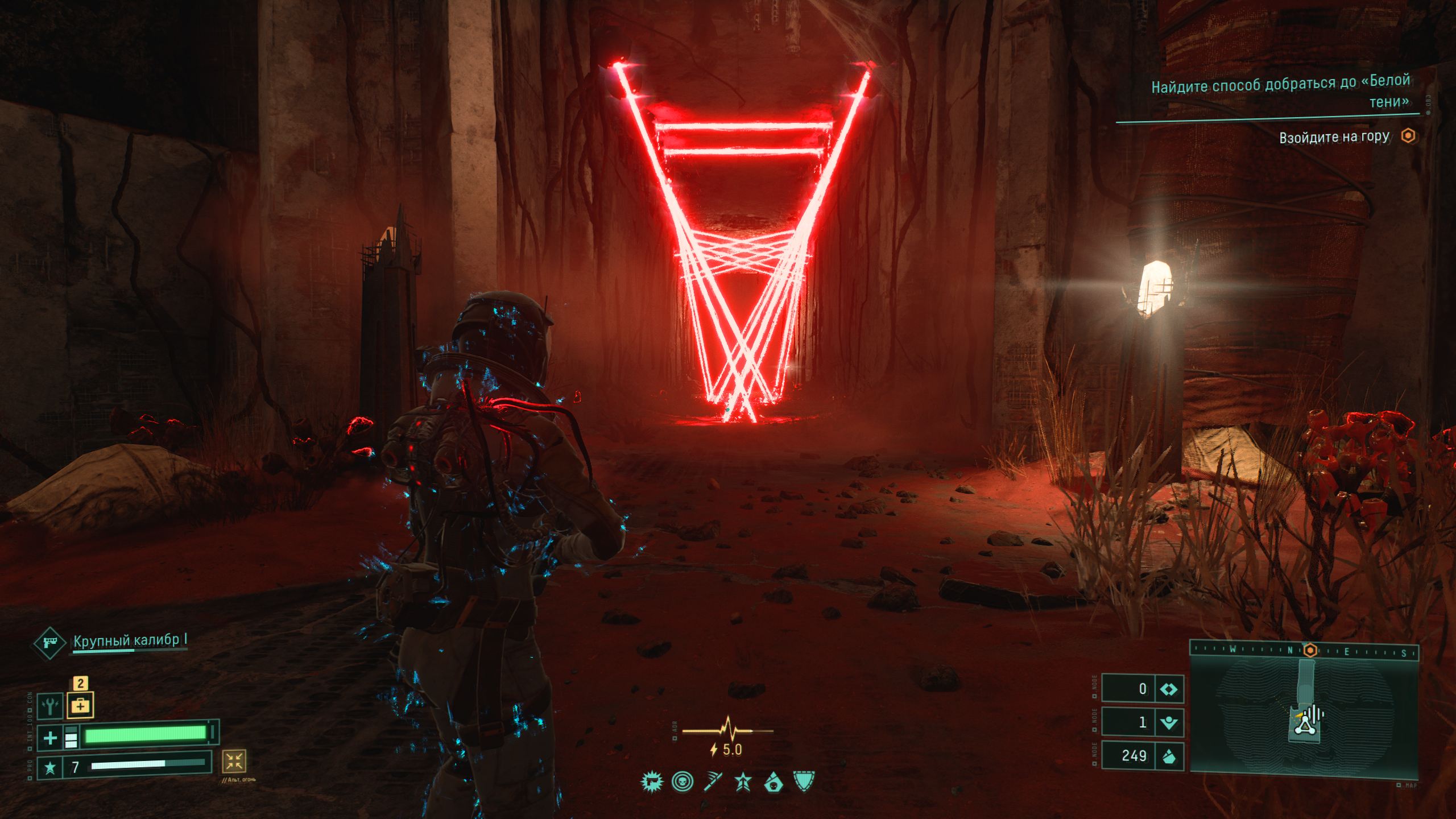The height and width of the screenshot is (819, 1456).
Task: Click the wrench consumable slot
Action: click(50, 706)
